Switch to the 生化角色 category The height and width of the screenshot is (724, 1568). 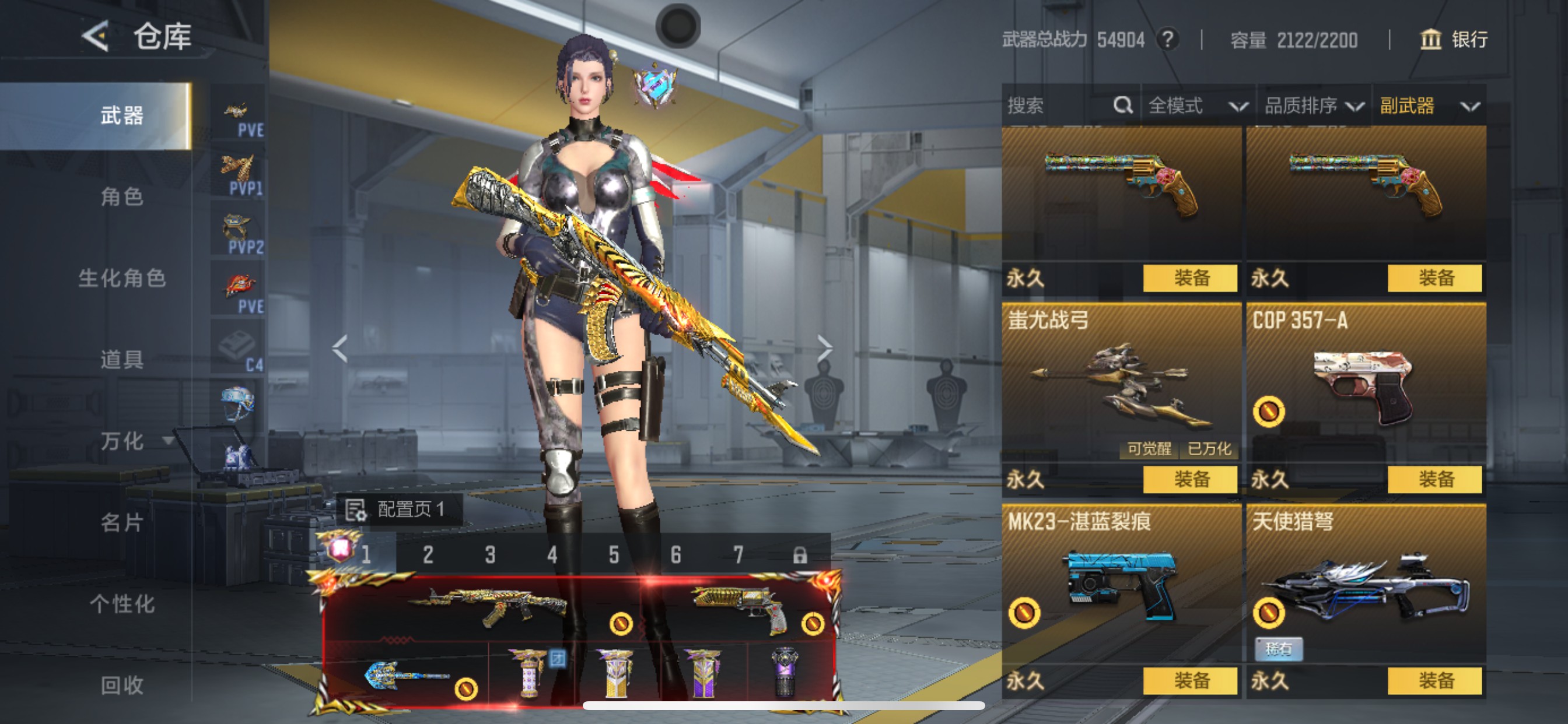[x=122, y=278]
